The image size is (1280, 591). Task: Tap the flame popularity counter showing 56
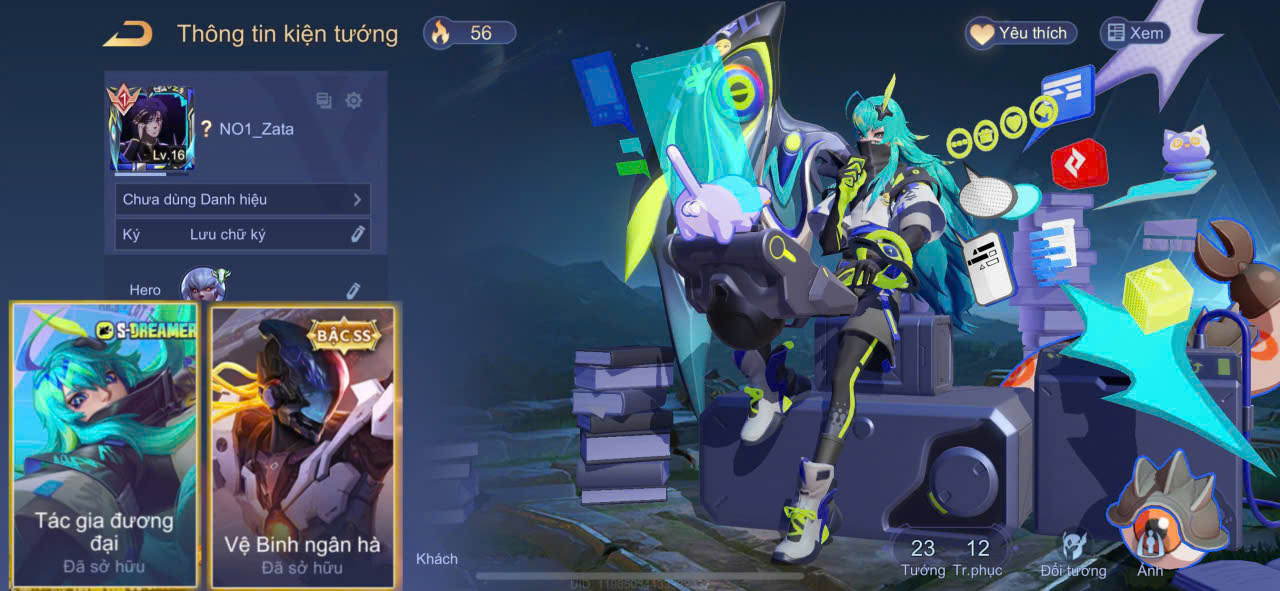pos(470,33)
